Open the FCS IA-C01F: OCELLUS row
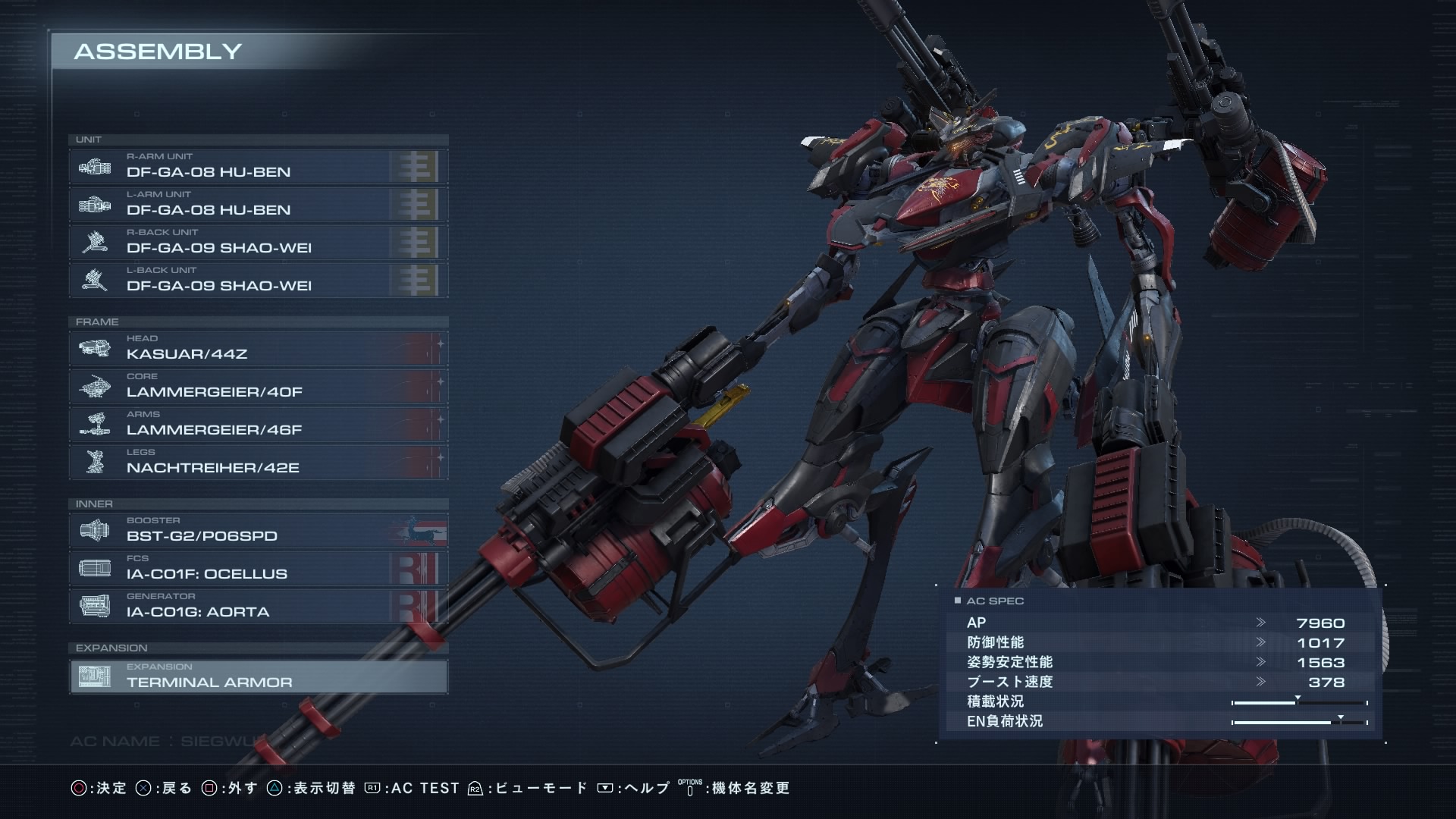This screenshot has height=819, width=1456. pos(258,568)
